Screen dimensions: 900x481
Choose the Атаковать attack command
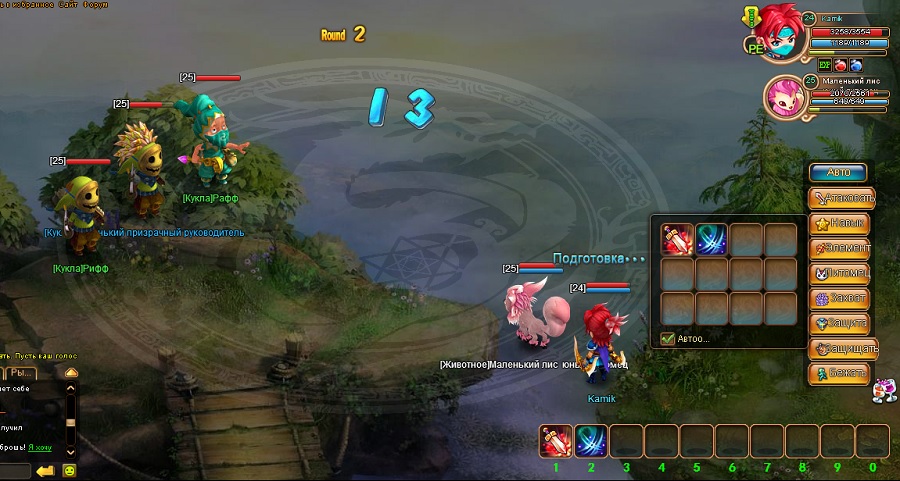pos(841,198)
